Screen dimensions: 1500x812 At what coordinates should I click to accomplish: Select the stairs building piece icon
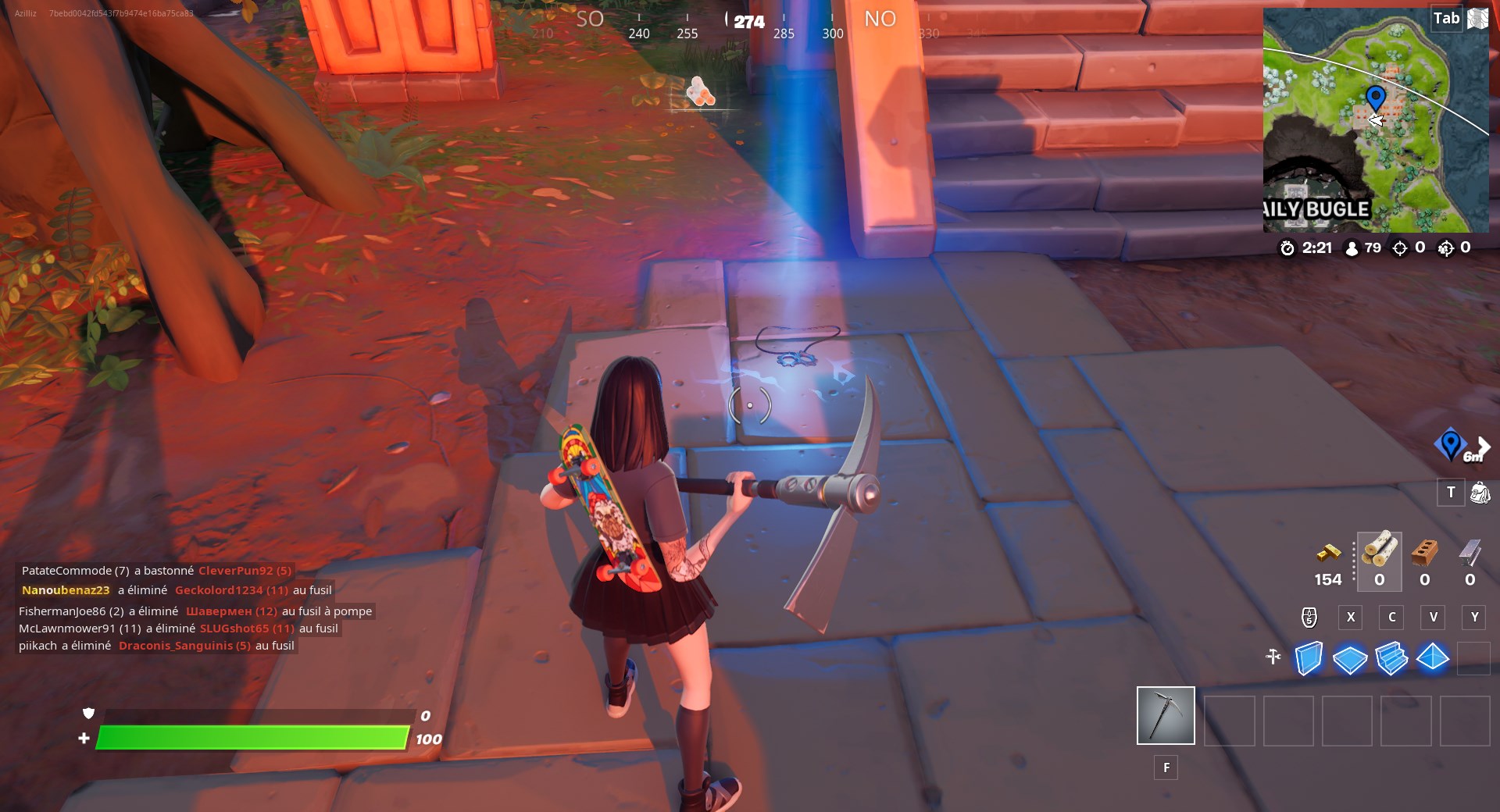(1393, 660)
